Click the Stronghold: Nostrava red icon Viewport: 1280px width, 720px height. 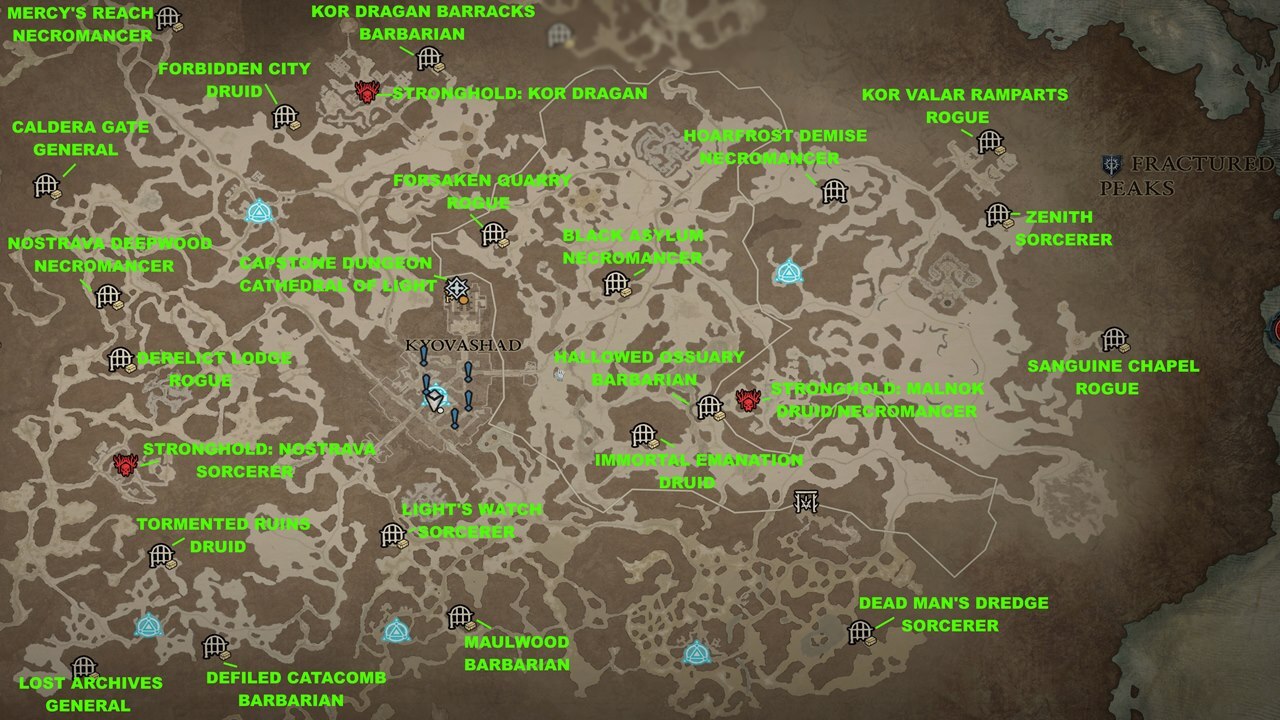click(125, 466)
